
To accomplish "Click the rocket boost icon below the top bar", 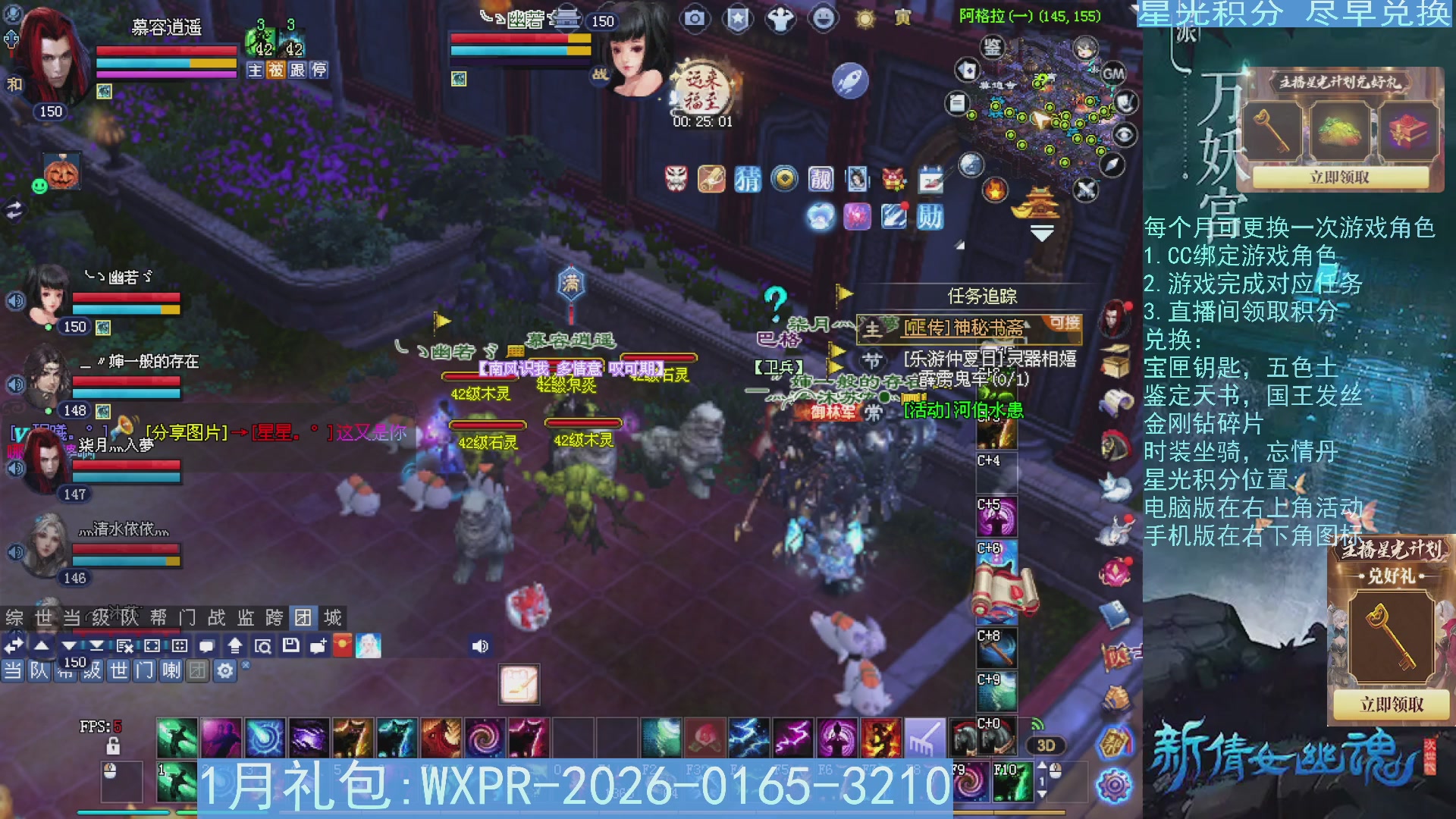I will pyautogui.click(x=851, y=81).
